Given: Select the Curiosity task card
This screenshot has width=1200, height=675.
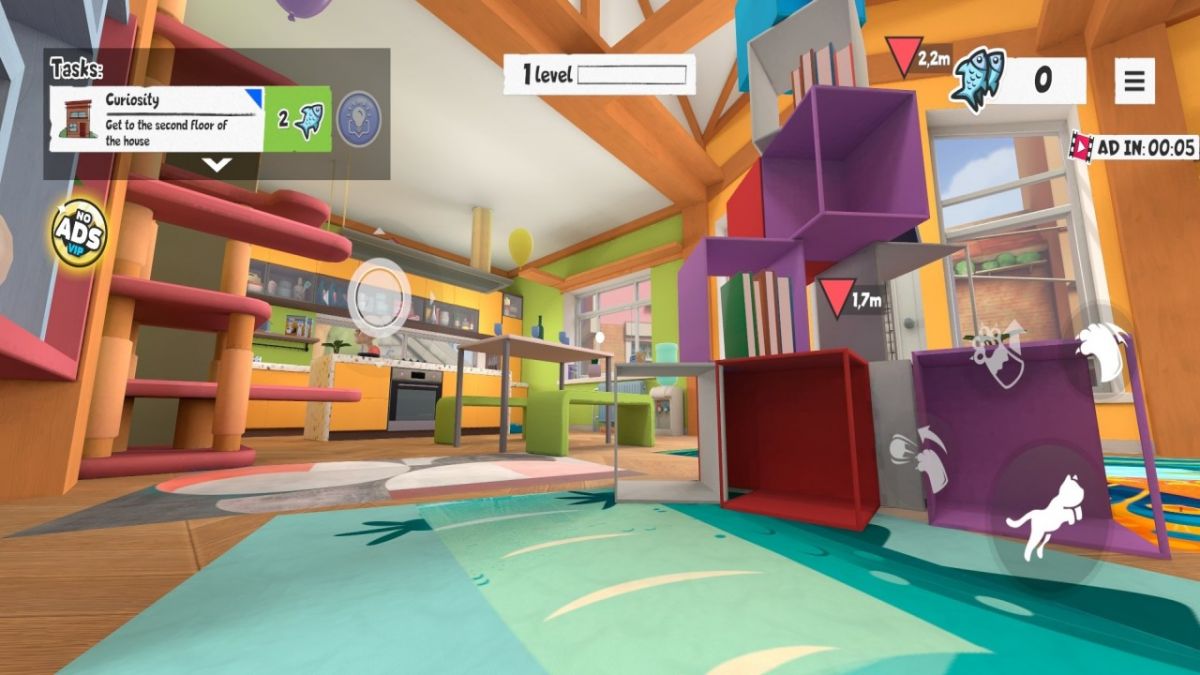Looking at the screenshot, I should click(155, 118).
